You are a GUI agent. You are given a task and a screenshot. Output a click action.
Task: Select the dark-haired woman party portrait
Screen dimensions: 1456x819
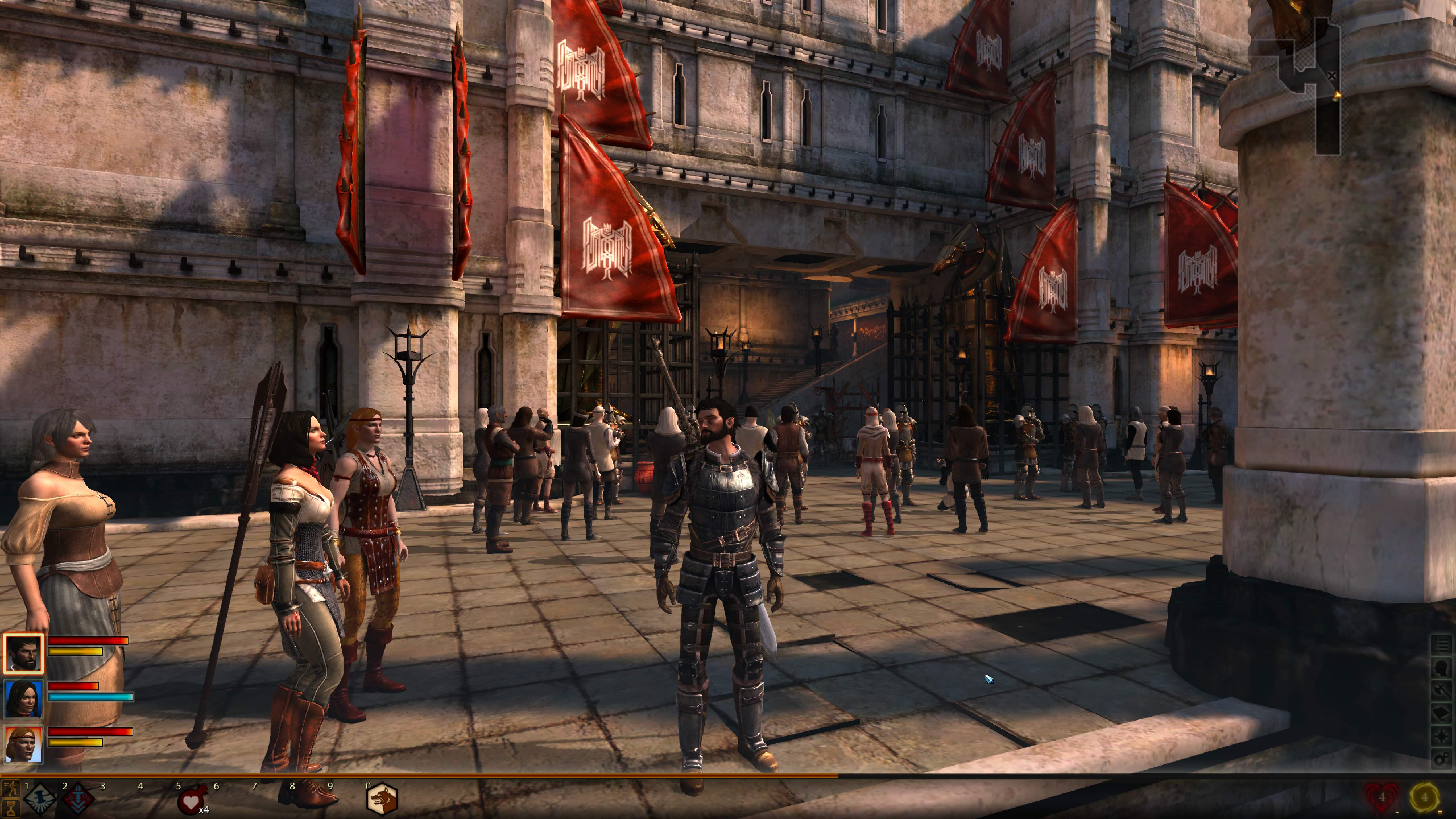(23, 699)
